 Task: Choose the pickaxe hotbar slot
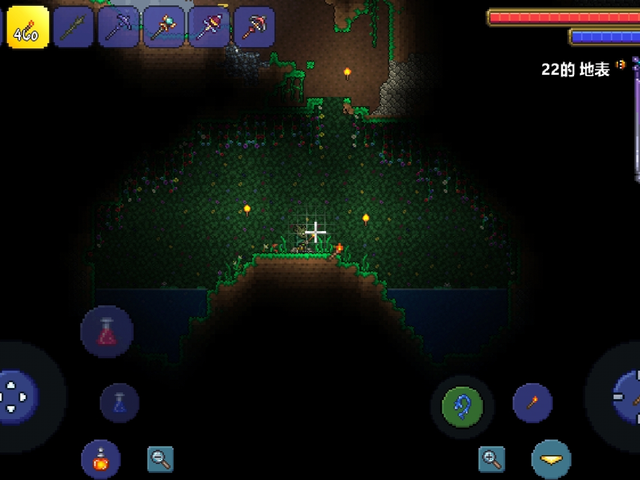[119, 27]
